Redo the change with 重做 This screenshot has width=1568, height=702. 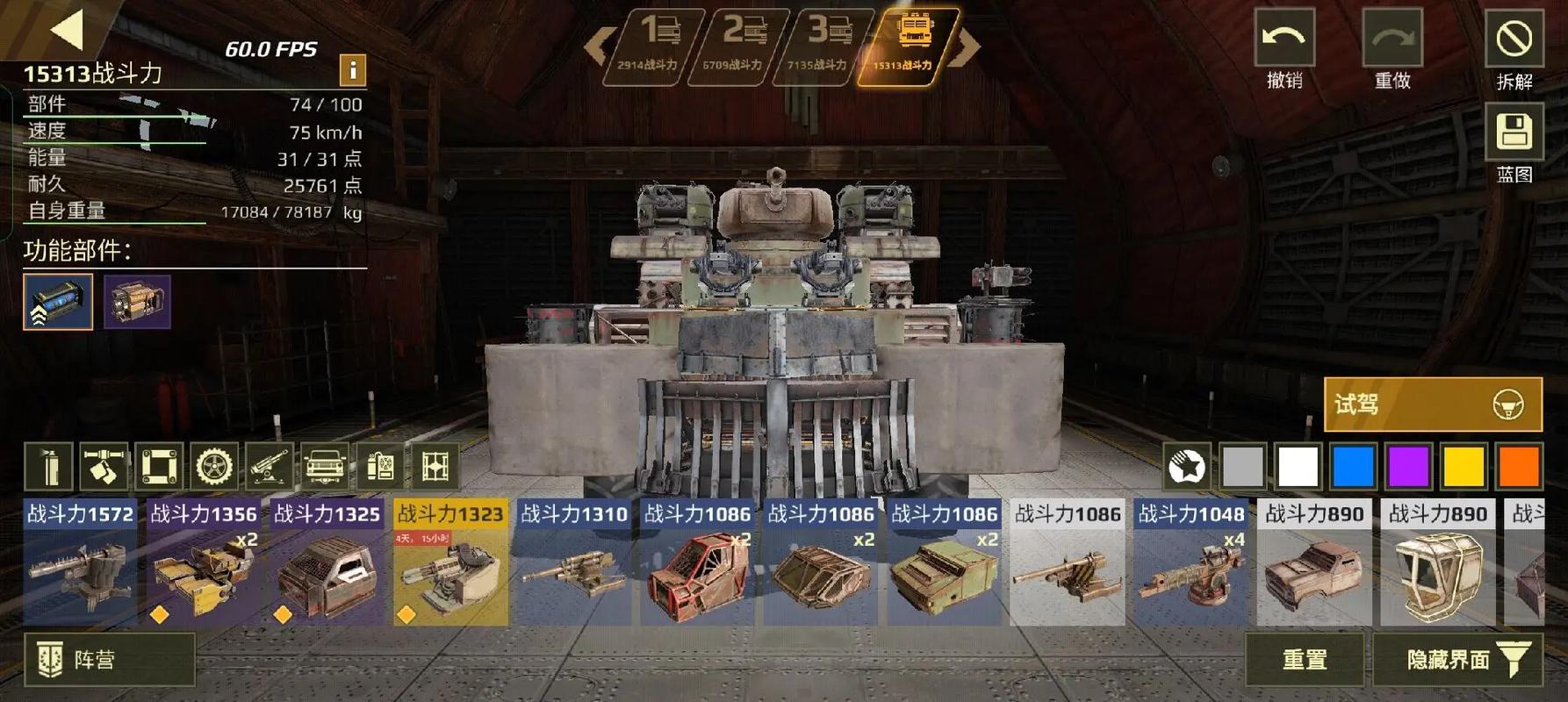click(x=1392, y=50)
